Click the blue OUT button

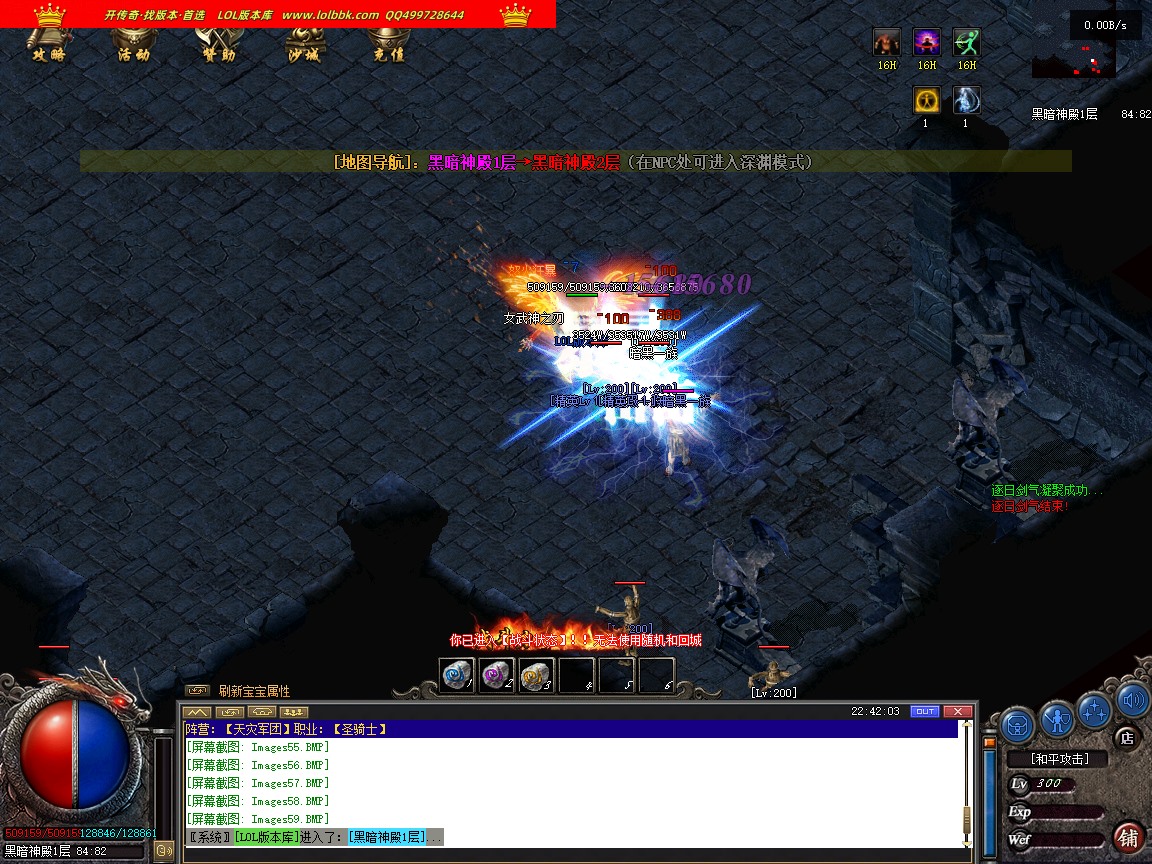pos(925,711)
